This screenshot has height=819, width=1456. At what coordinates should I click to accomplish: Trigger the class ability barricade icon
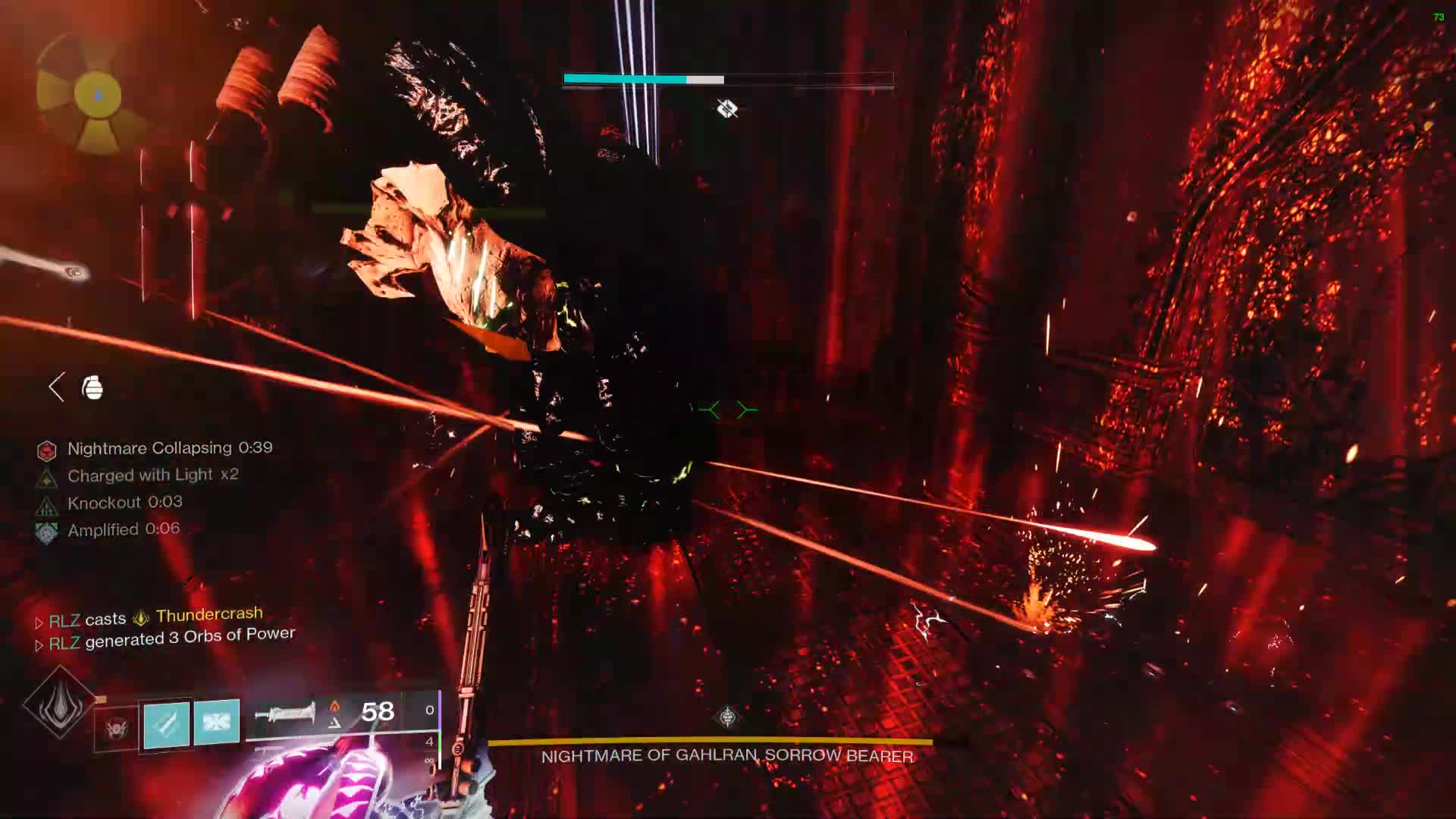click(217, 721)
